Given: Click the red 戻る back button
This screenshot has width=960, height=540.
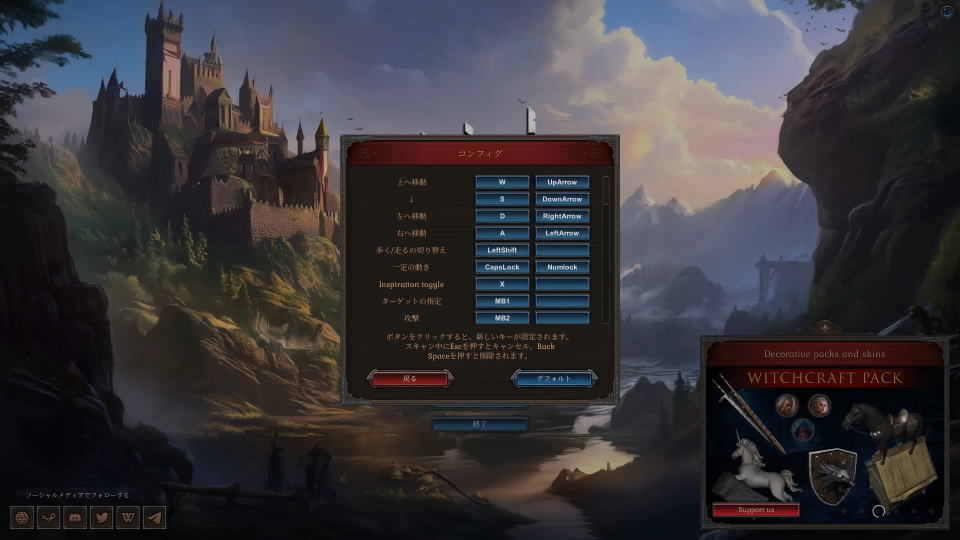Looking at the screenshot, I should point(410,379).
